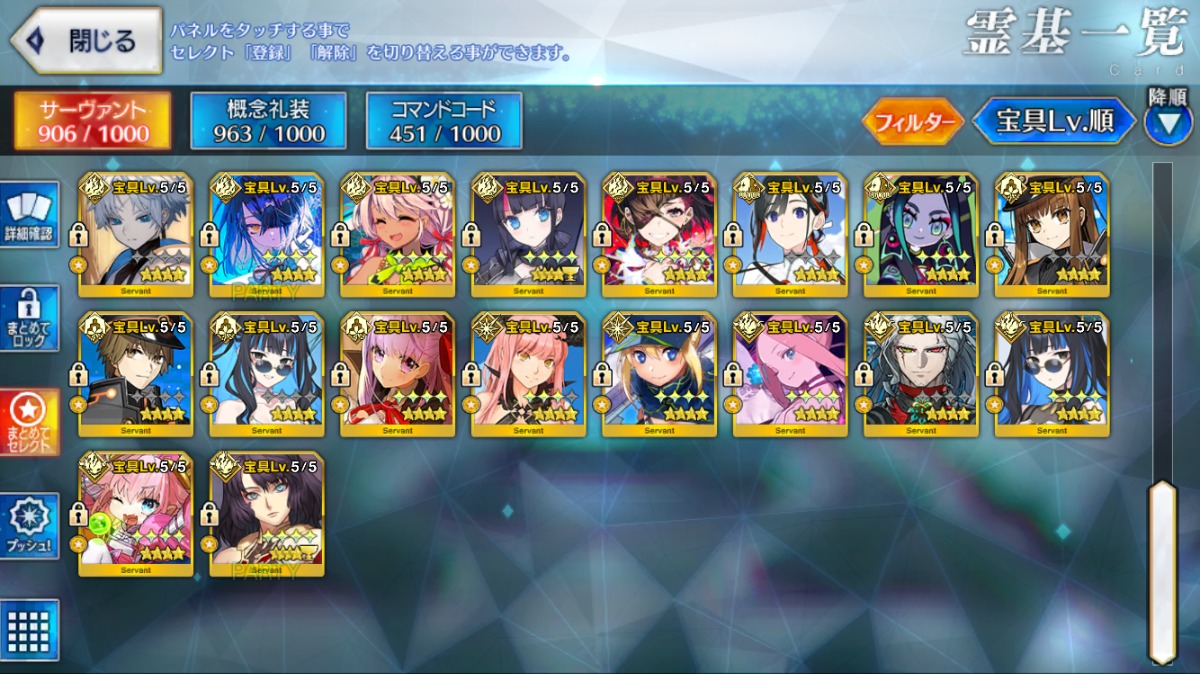Show the コマンドコード tab
This screenshot has height=674, width=1200.
pyautogui.click(x=444, y=121)
